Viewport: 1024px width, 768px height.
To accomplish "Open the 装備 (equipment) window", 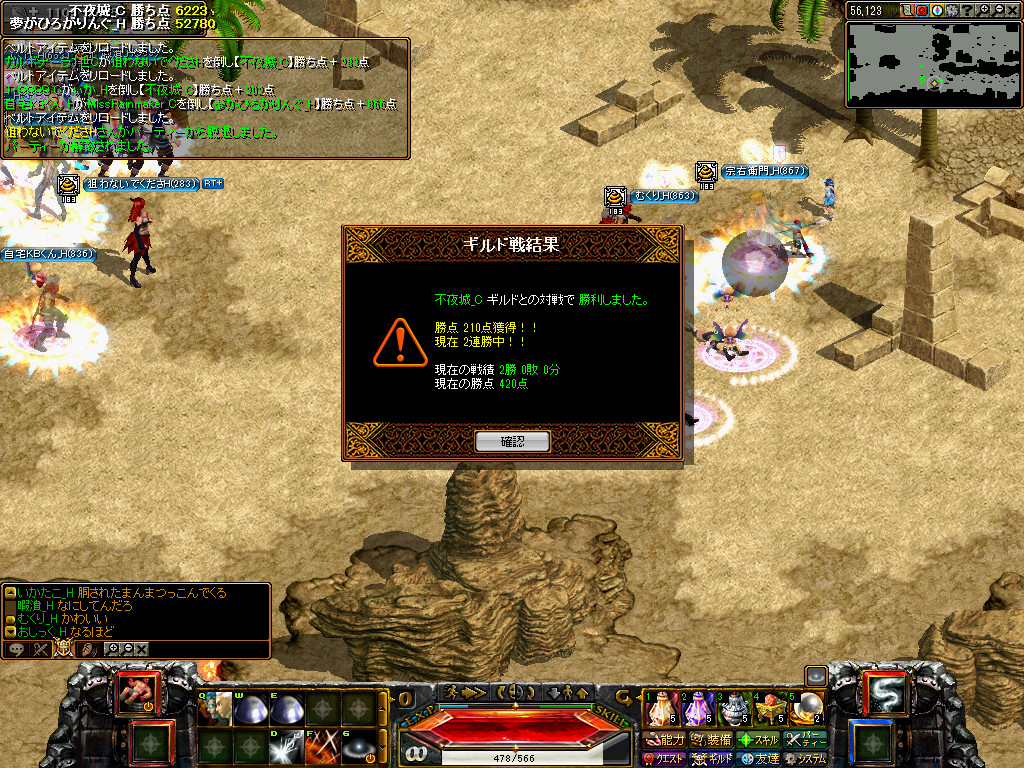I will coord(711,740).
